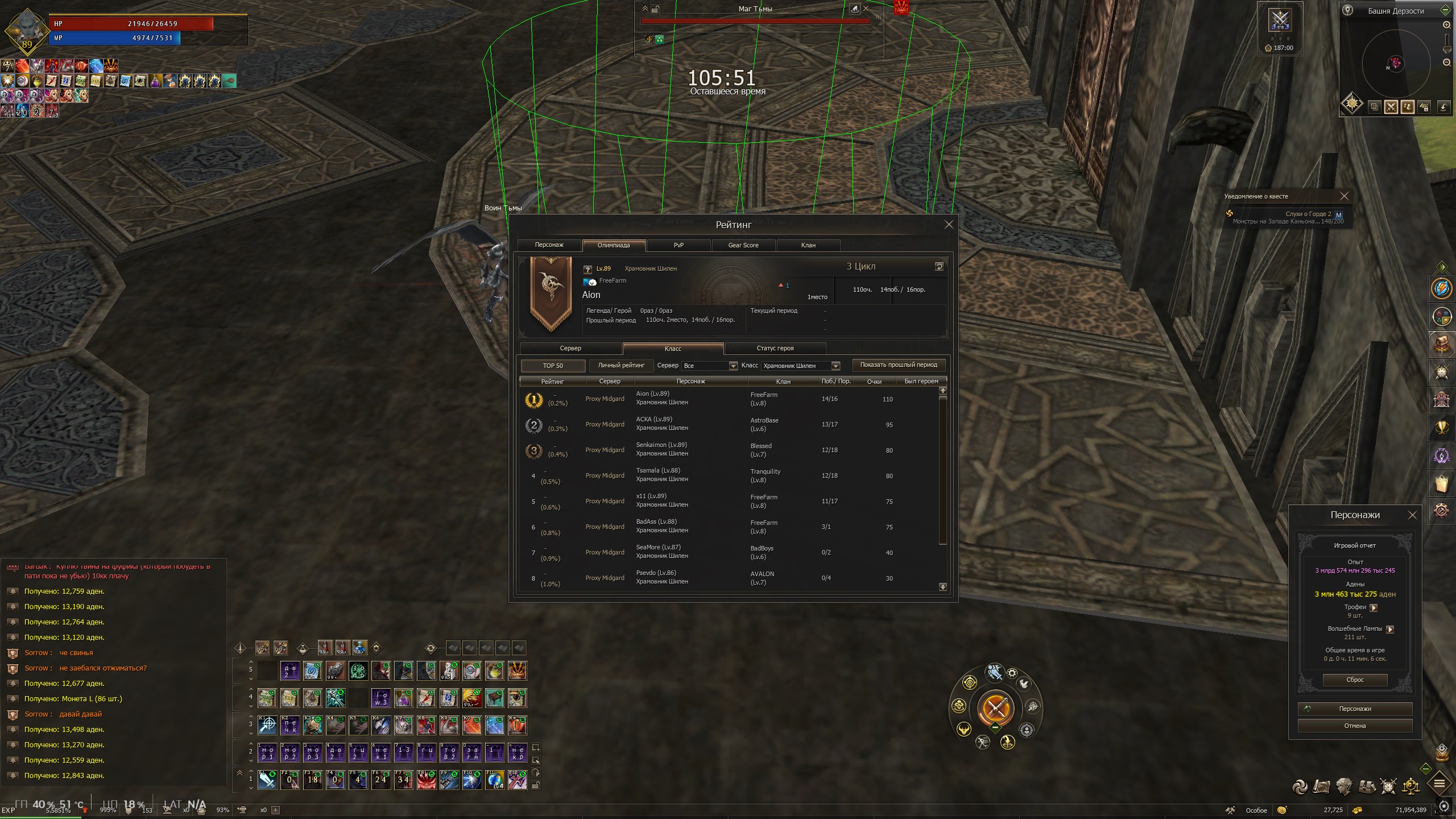Show the Статус героя sub-tab
Image resolution: width=1456 pixels, height=819 pixels.
pos(775,348)
